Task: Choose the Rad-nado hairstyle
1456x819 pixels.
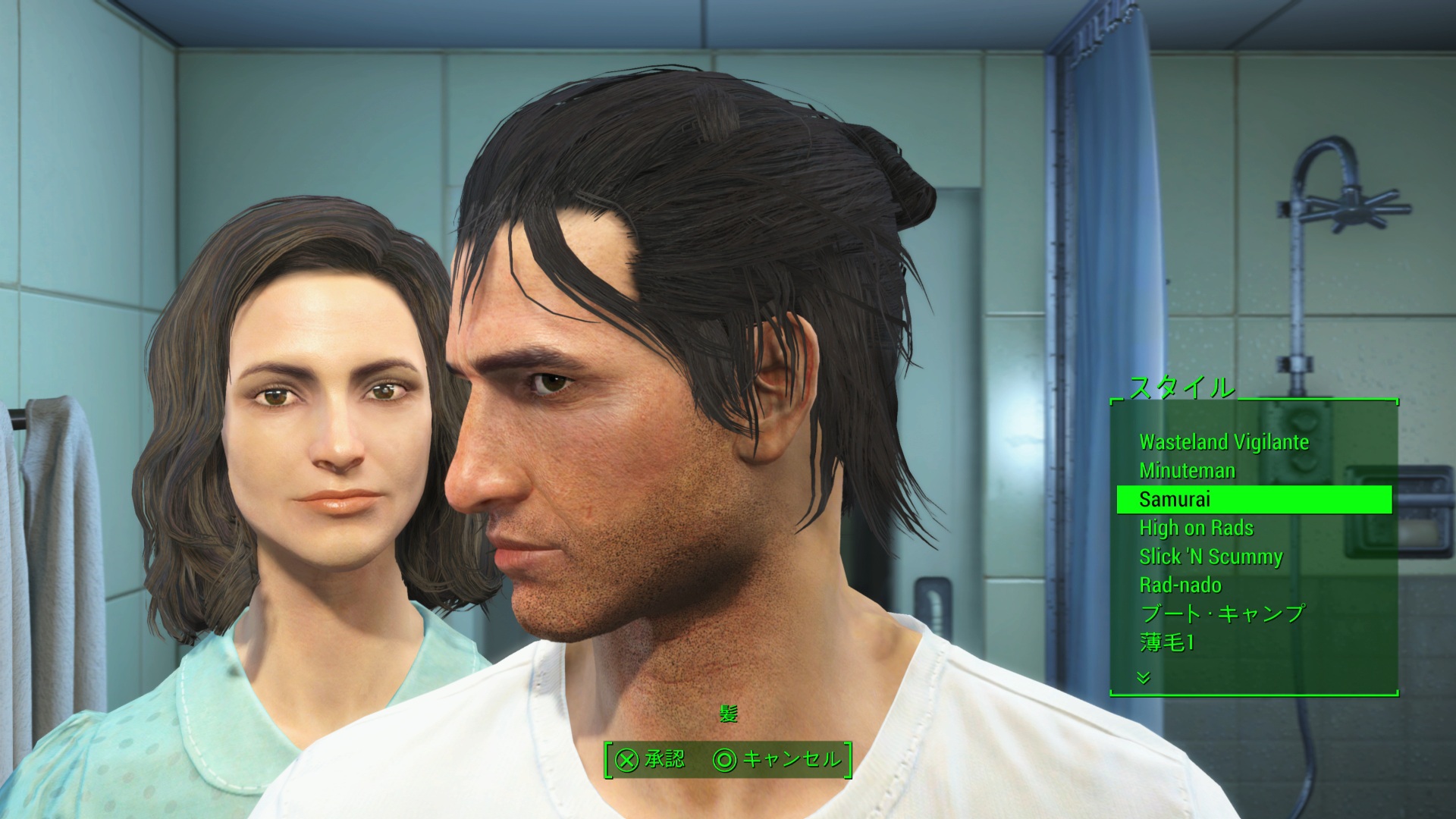Action: click(x=1180, y=585)
